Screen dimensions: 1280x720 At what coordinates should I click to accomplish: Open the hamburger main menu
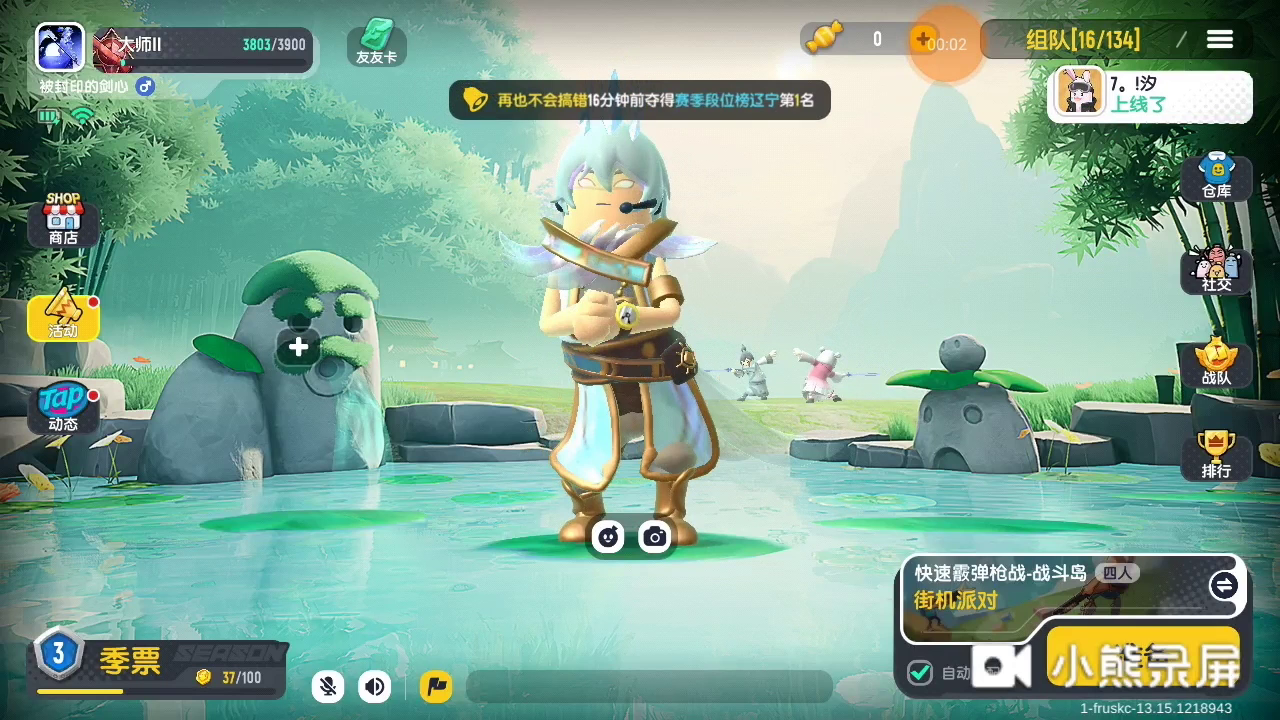pos(1220,39)
